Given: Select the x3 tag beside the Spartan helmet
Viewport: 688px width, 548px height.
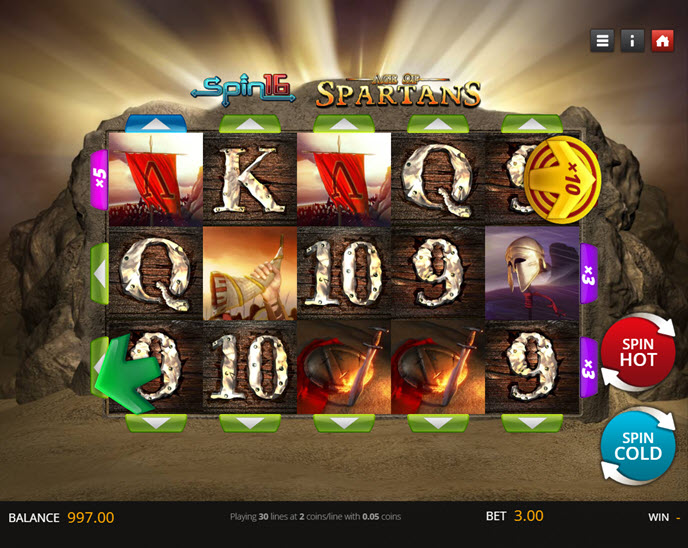Looking at the screenshot, I should coord(589,273).
